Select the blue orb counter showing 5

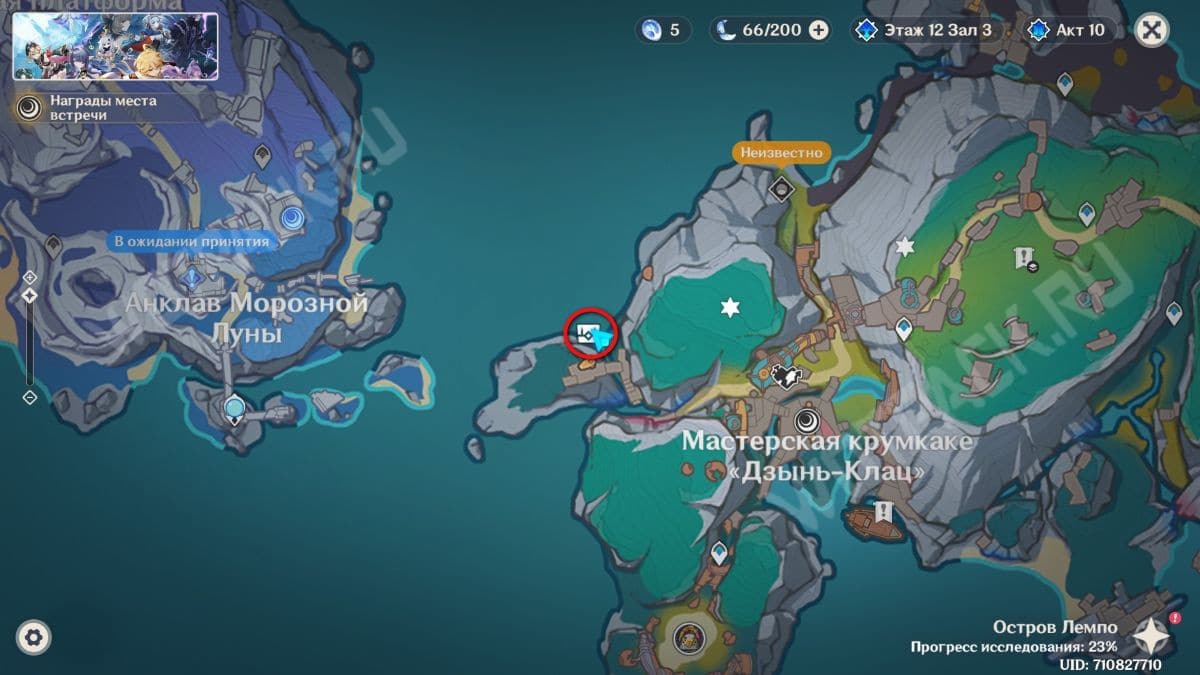click(x=664, y=30)
